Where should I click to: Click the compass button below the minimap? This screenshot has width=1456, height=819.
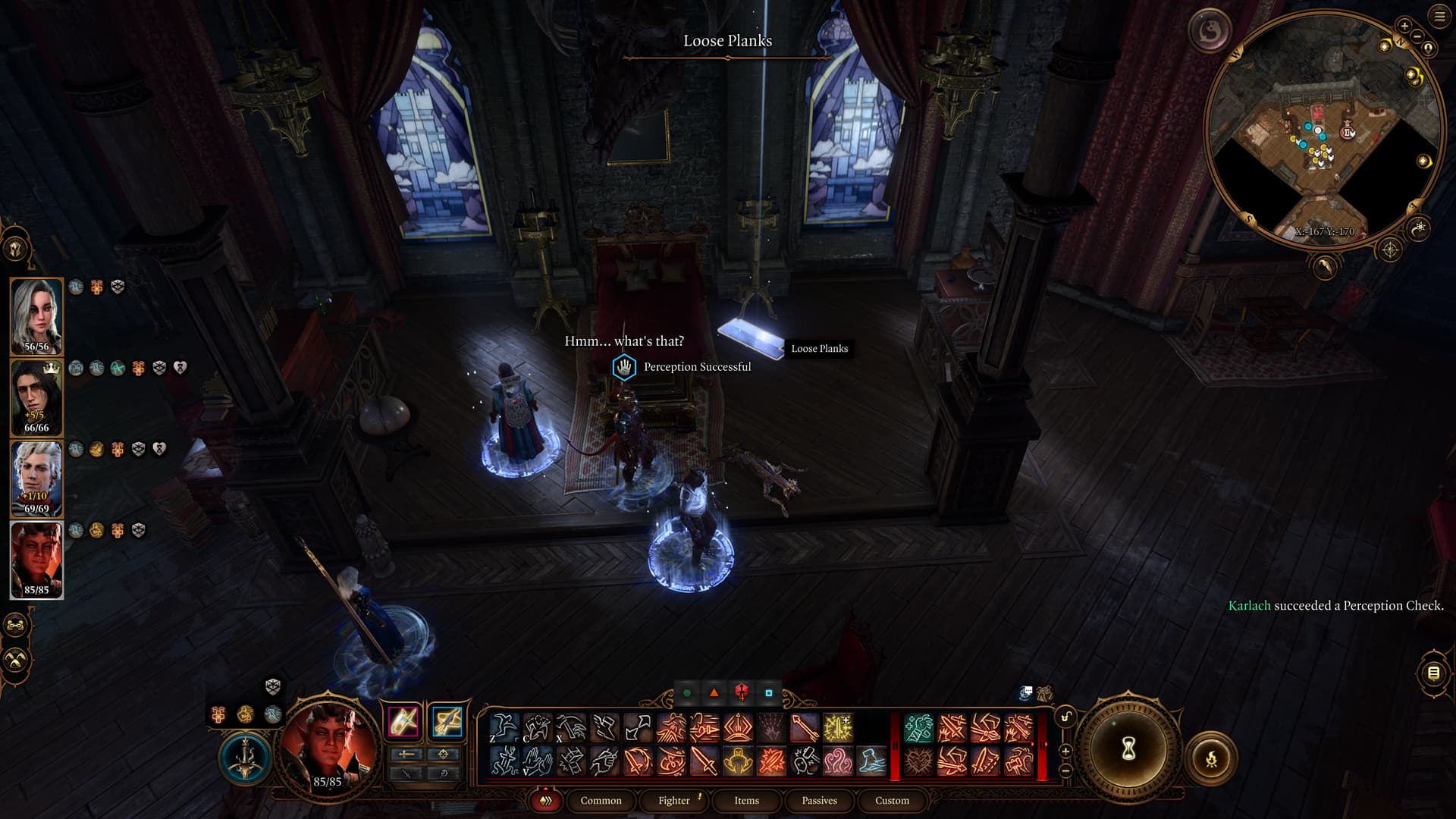tap(1390, 249)
